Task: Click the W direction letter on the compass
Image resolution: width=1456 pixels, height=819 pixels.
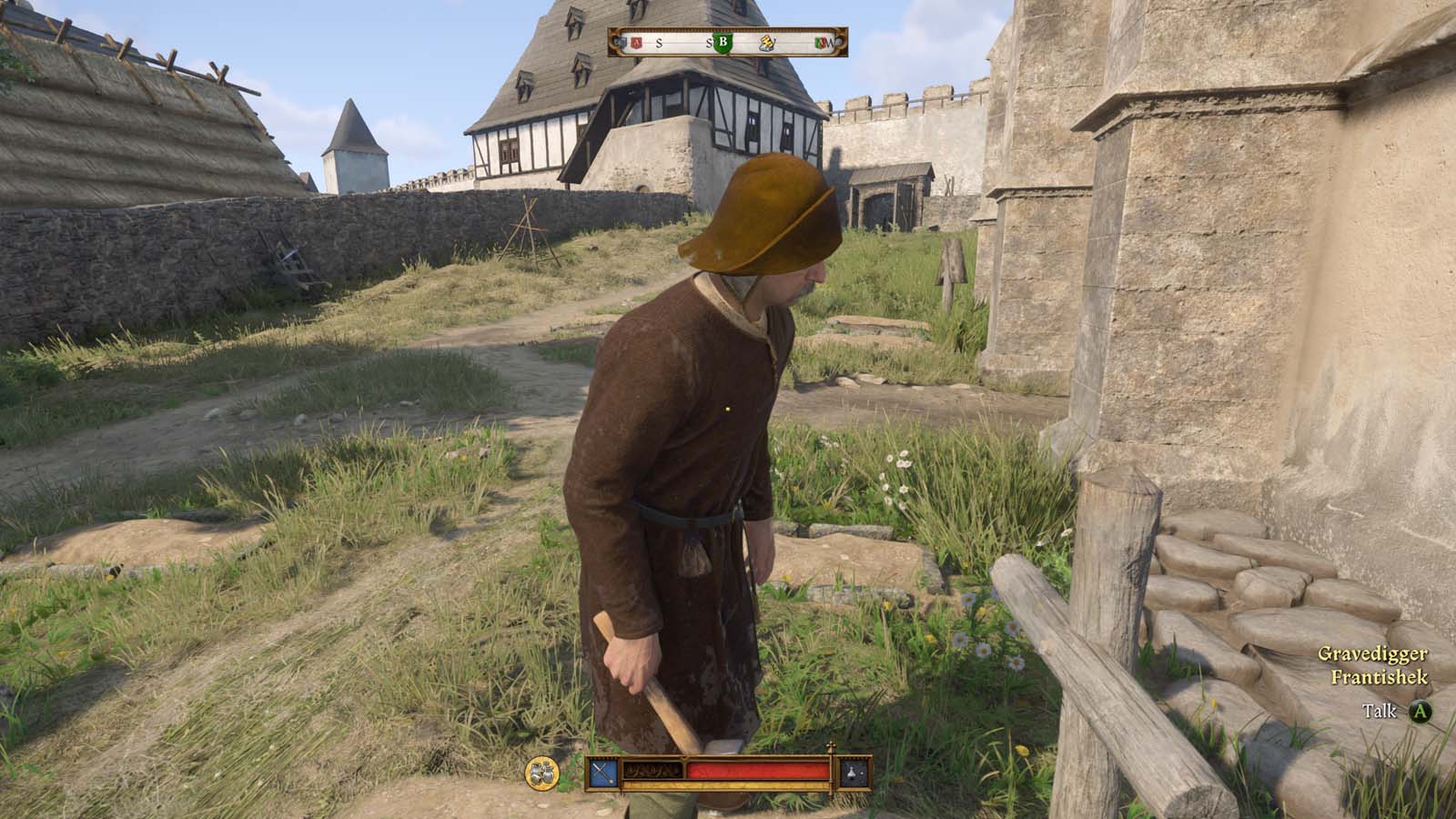Action: click(x=830, y=43)
